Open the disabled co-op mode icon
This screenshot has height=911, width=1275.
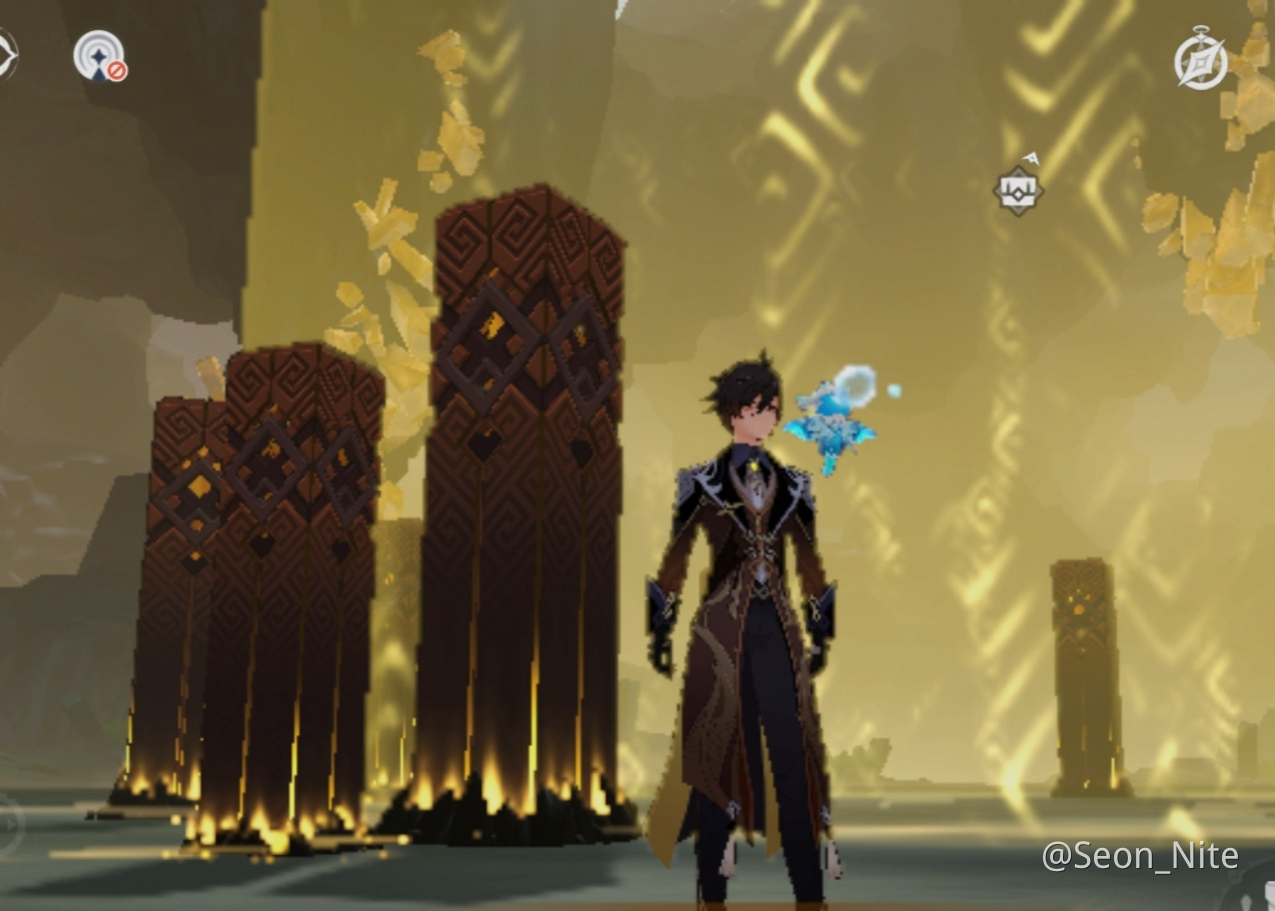[x=100, y=56]
